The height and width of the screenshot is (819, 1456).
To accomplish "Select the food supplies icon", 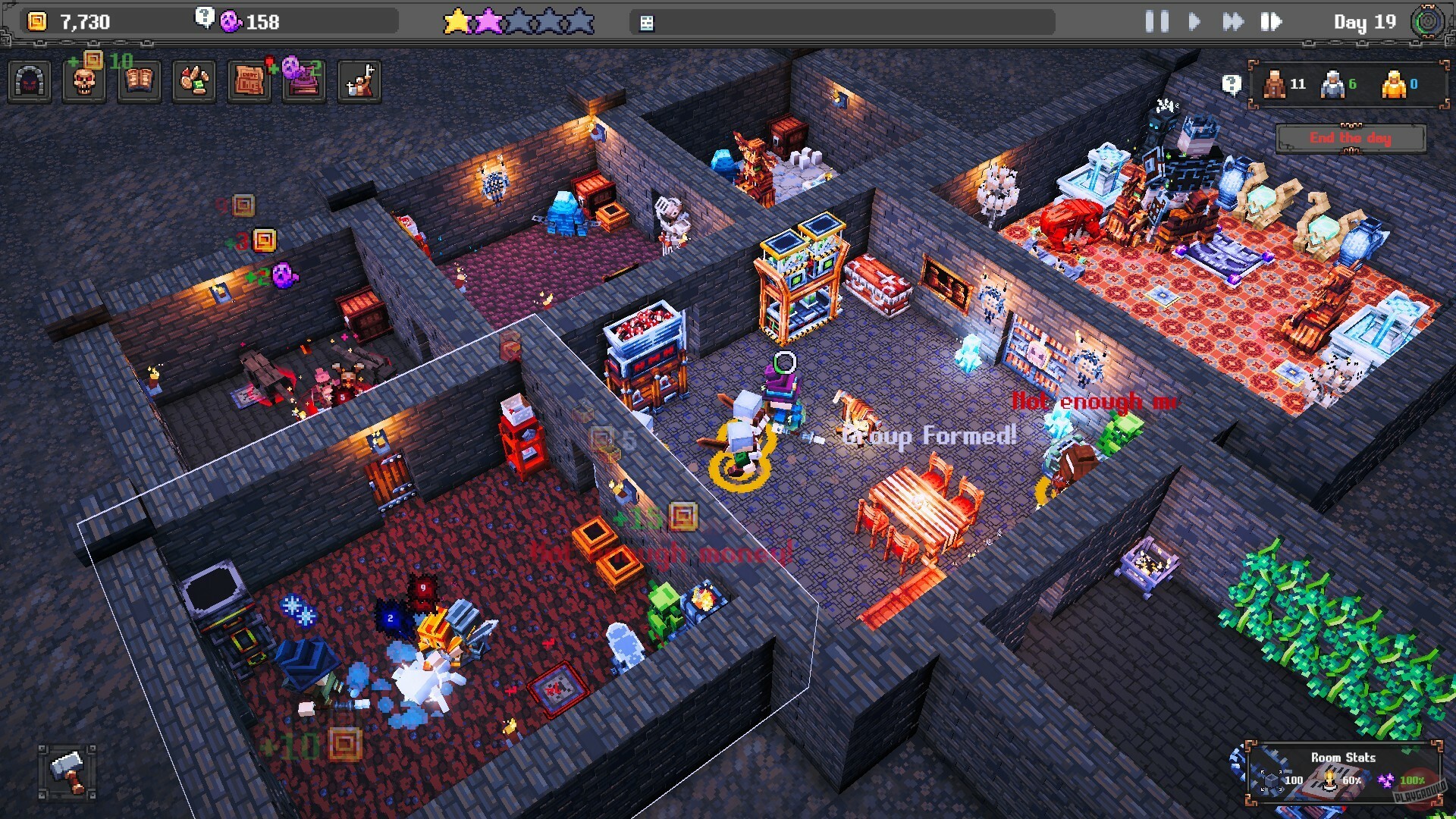I will point(194,80).
